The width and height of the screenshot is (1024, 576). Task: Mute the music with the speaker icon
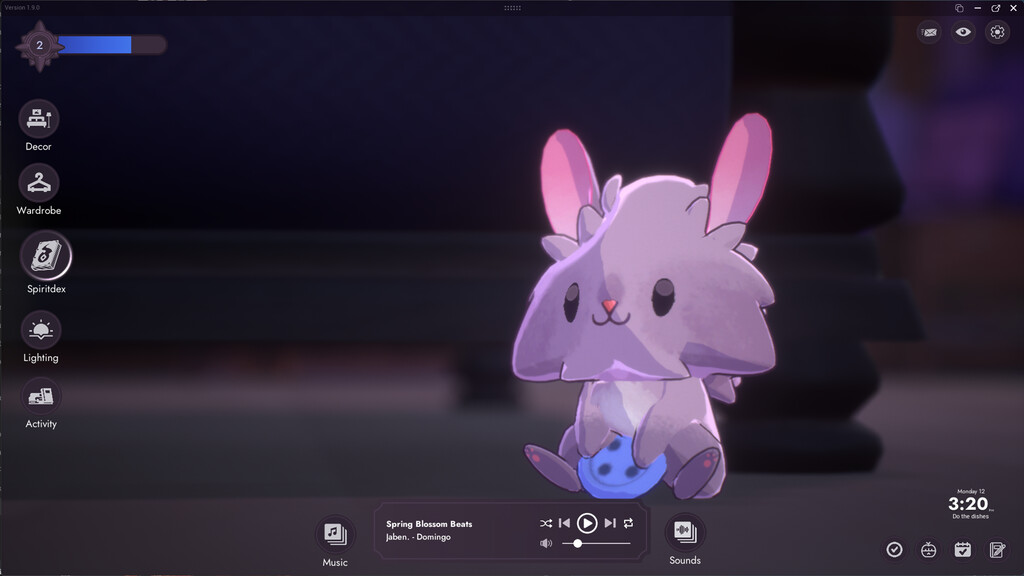coord(546,543)
